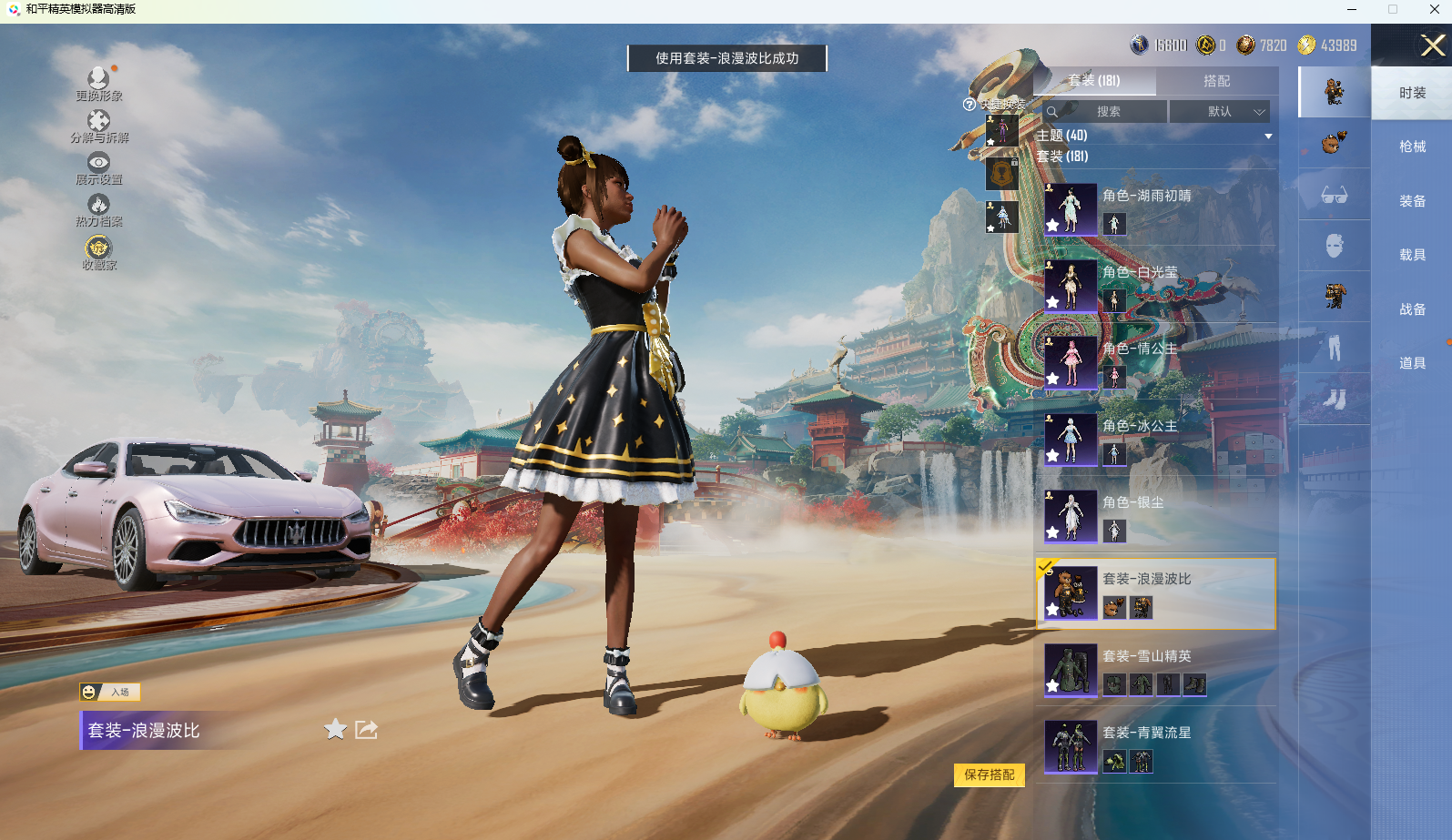Open the 载具 category

pos(1412,255)
